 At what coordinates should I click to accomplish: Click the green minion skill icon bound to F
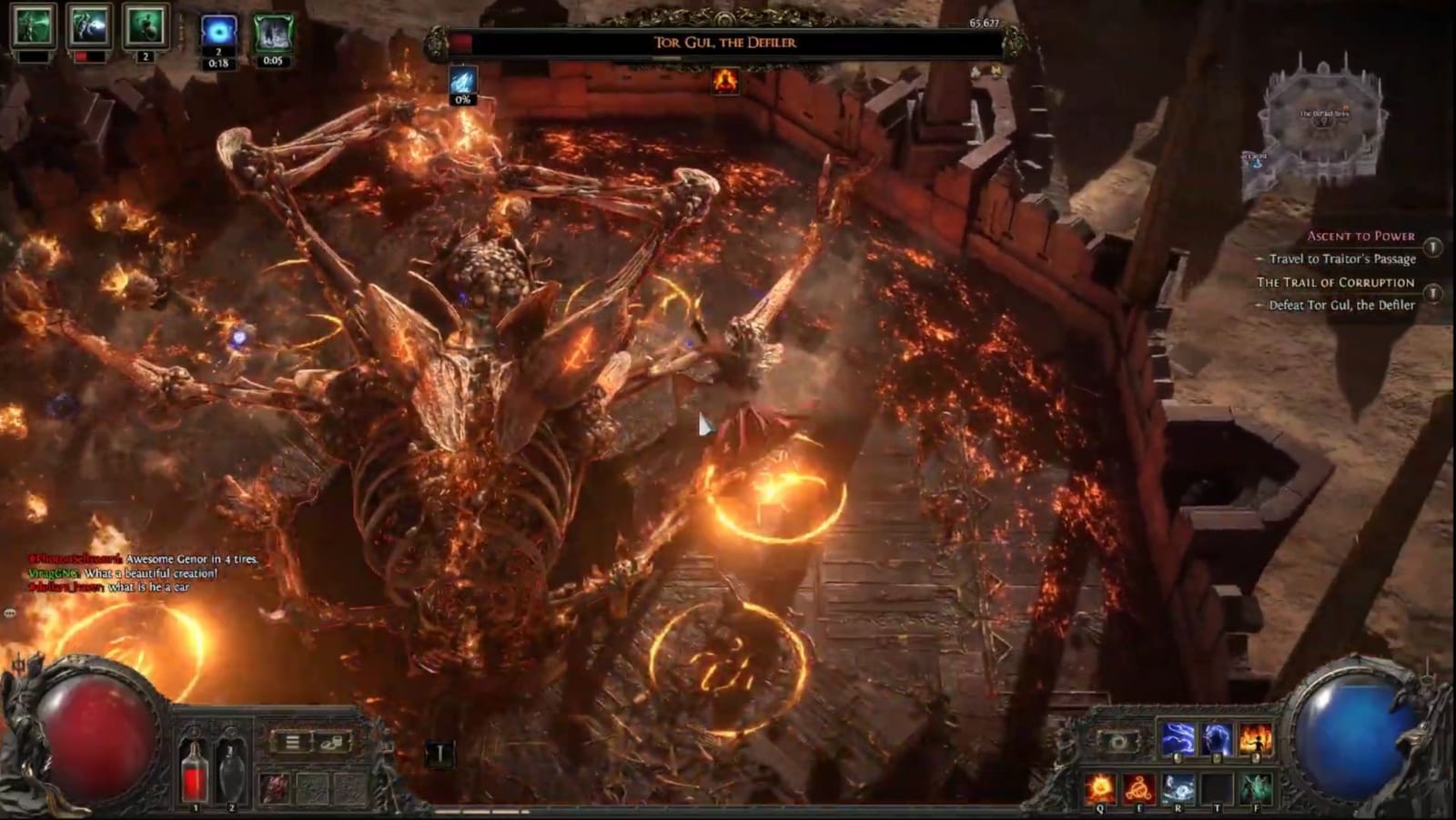1257,786
